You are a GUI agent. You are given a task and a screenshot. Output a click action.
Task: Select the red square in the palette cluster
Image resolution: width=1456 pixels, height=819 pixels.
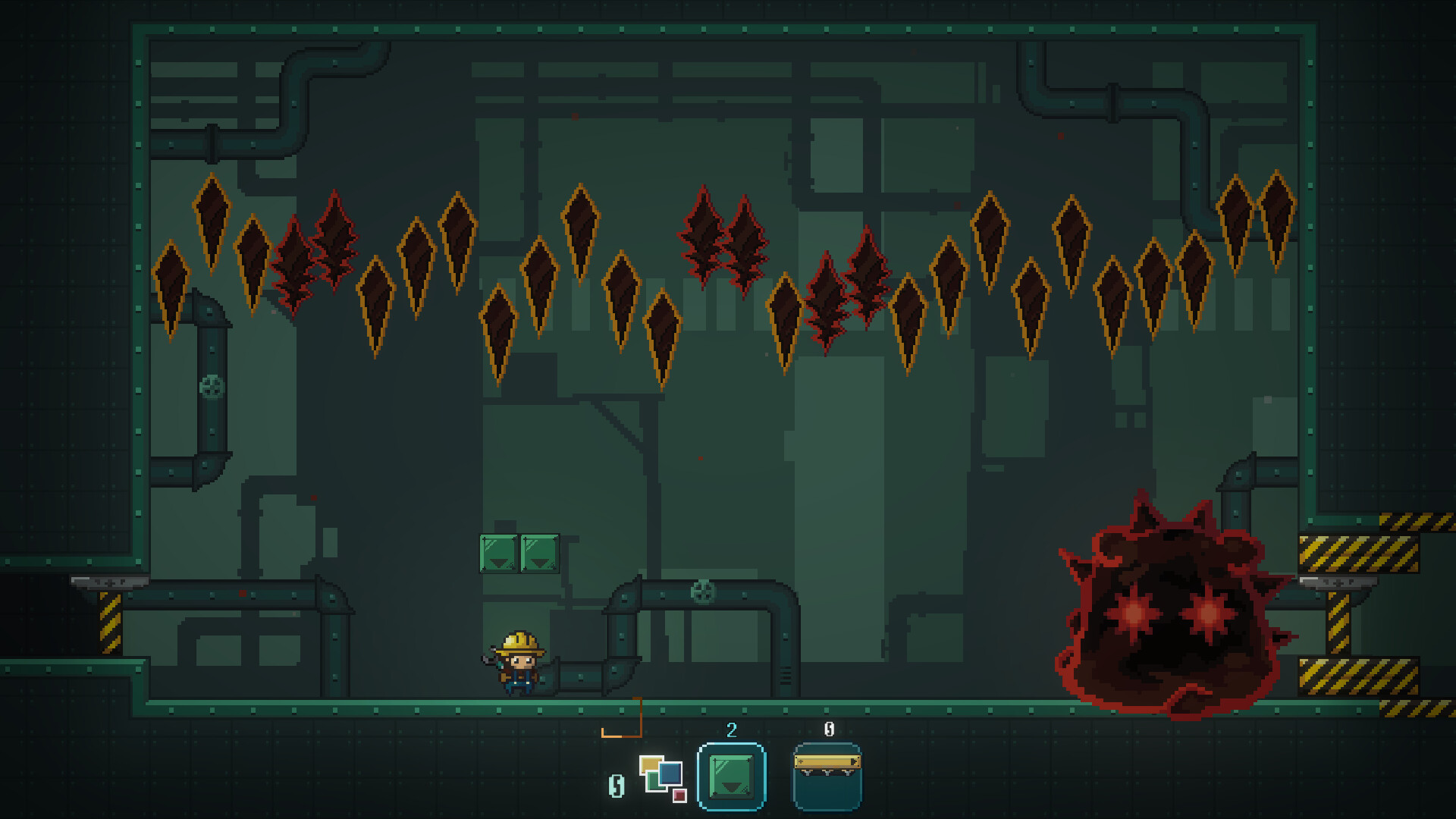point(679,797)
